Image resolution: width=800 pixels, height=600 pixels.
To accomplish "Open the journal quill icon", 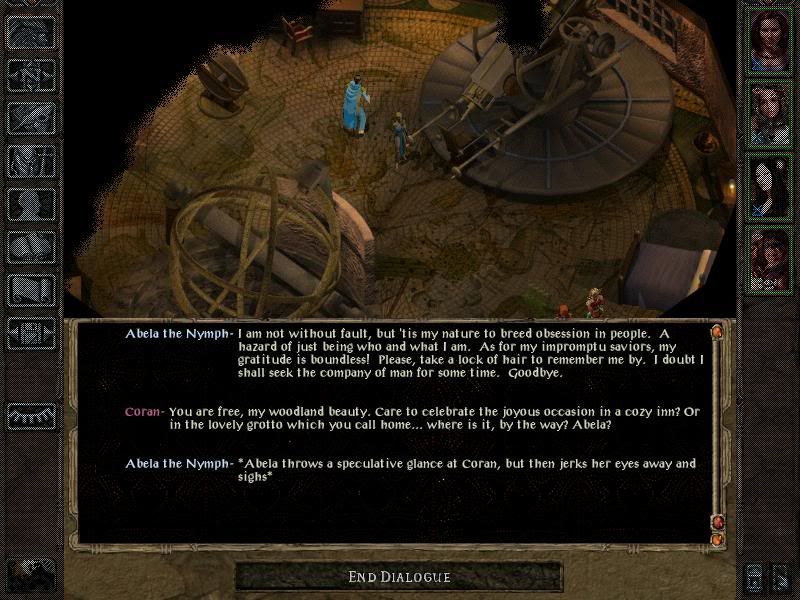I will [29, 115].
